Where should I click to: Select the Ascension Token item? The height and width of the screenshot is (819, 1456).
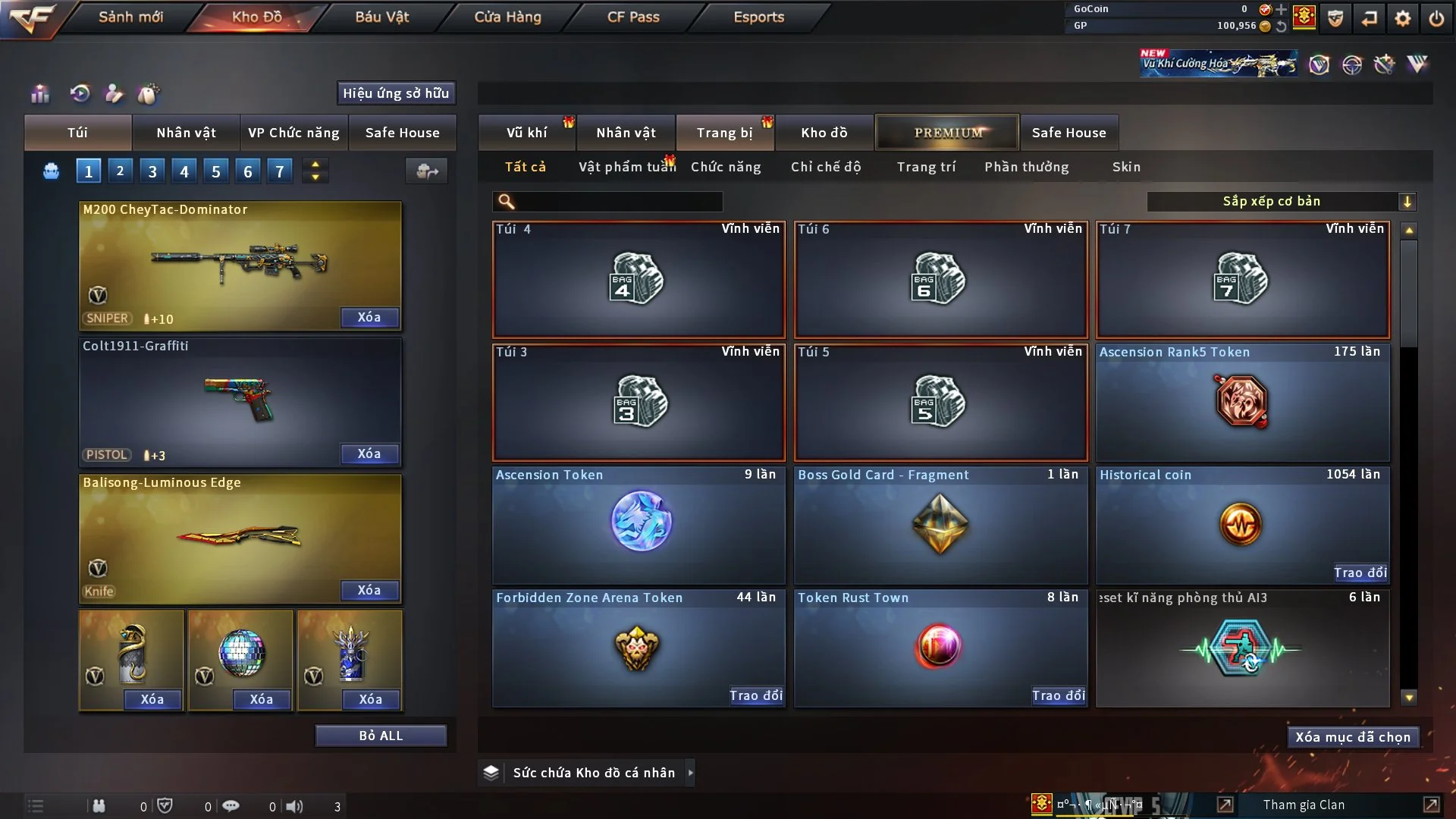tap(639, 525)
